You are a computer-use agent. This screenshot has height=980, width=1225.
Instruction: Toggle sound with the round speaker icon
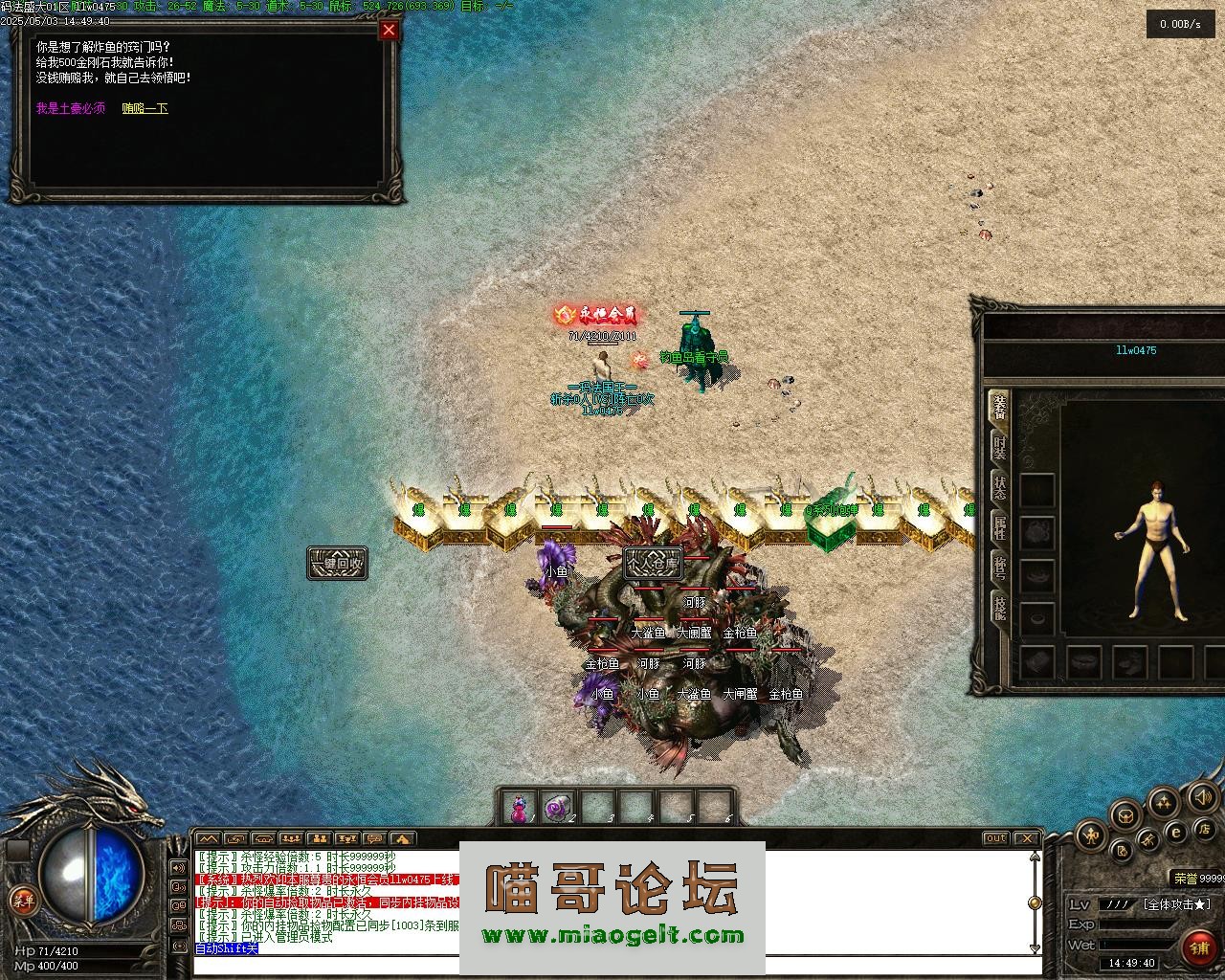pos(1202,796)
